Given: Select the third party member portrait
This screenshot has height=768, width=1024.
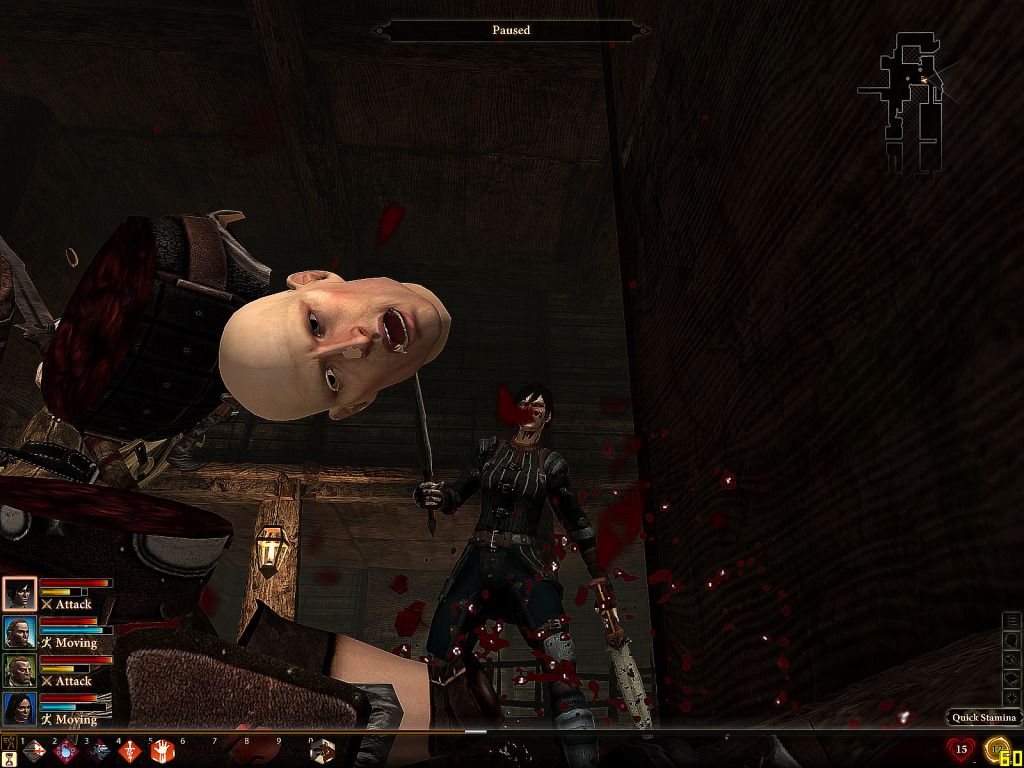Looking at the screenshot, I should click(x=19, y=670).
